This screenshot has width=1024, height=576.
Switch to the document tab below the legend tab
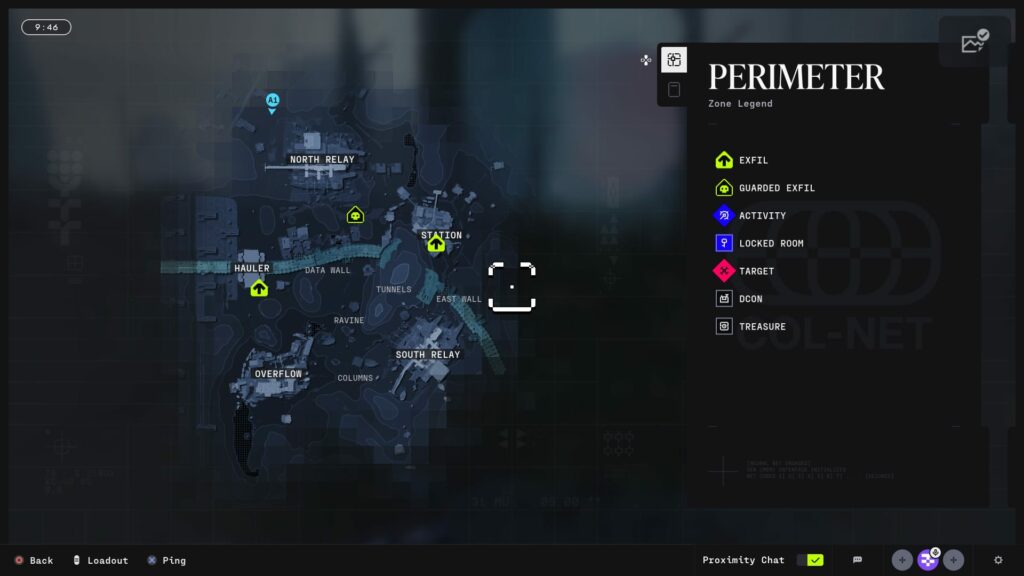[x=674, y=90]
